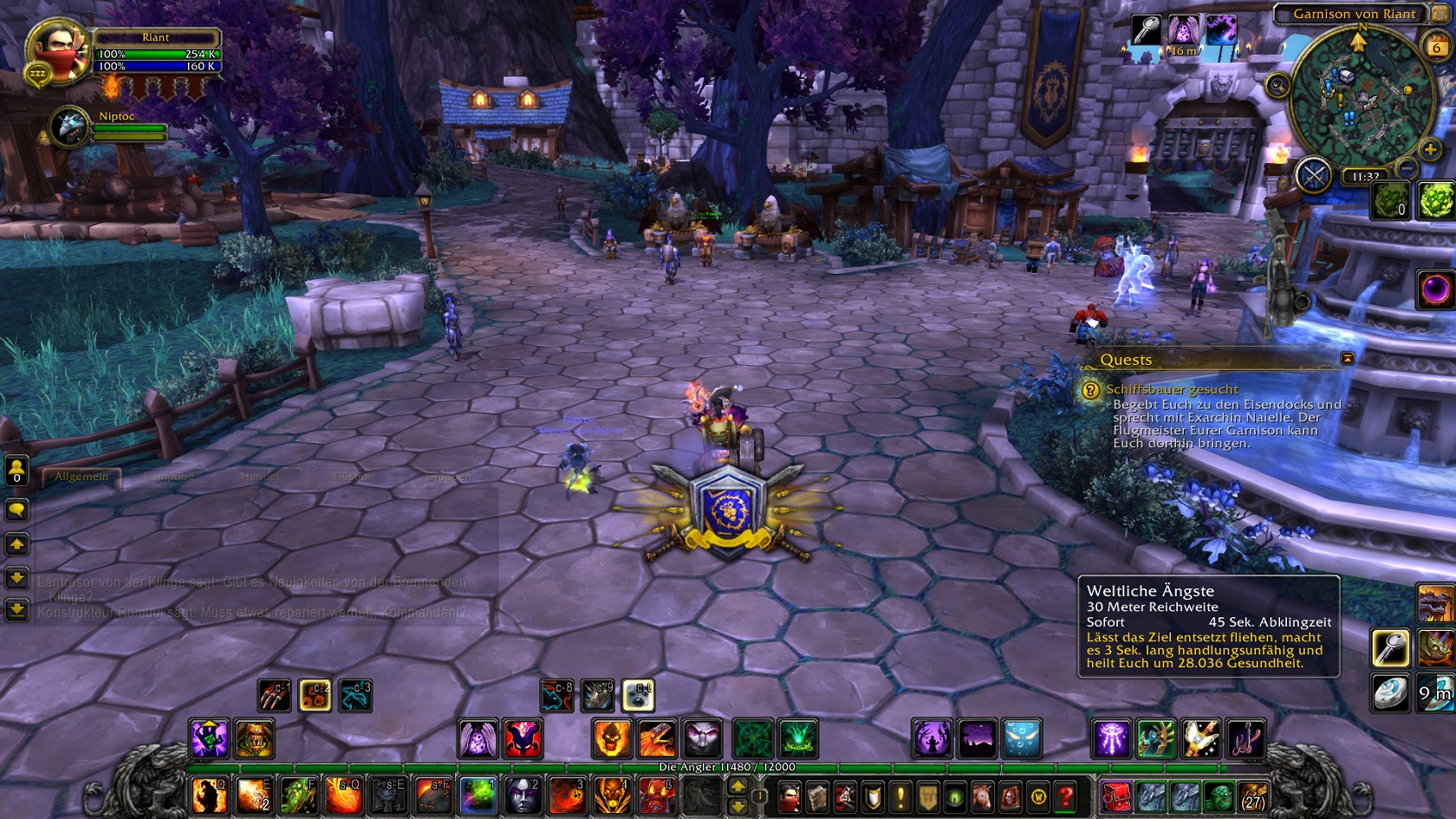Open minimap tracking magnifier
Screen dimensions: 1456x819
point(1277,85)
